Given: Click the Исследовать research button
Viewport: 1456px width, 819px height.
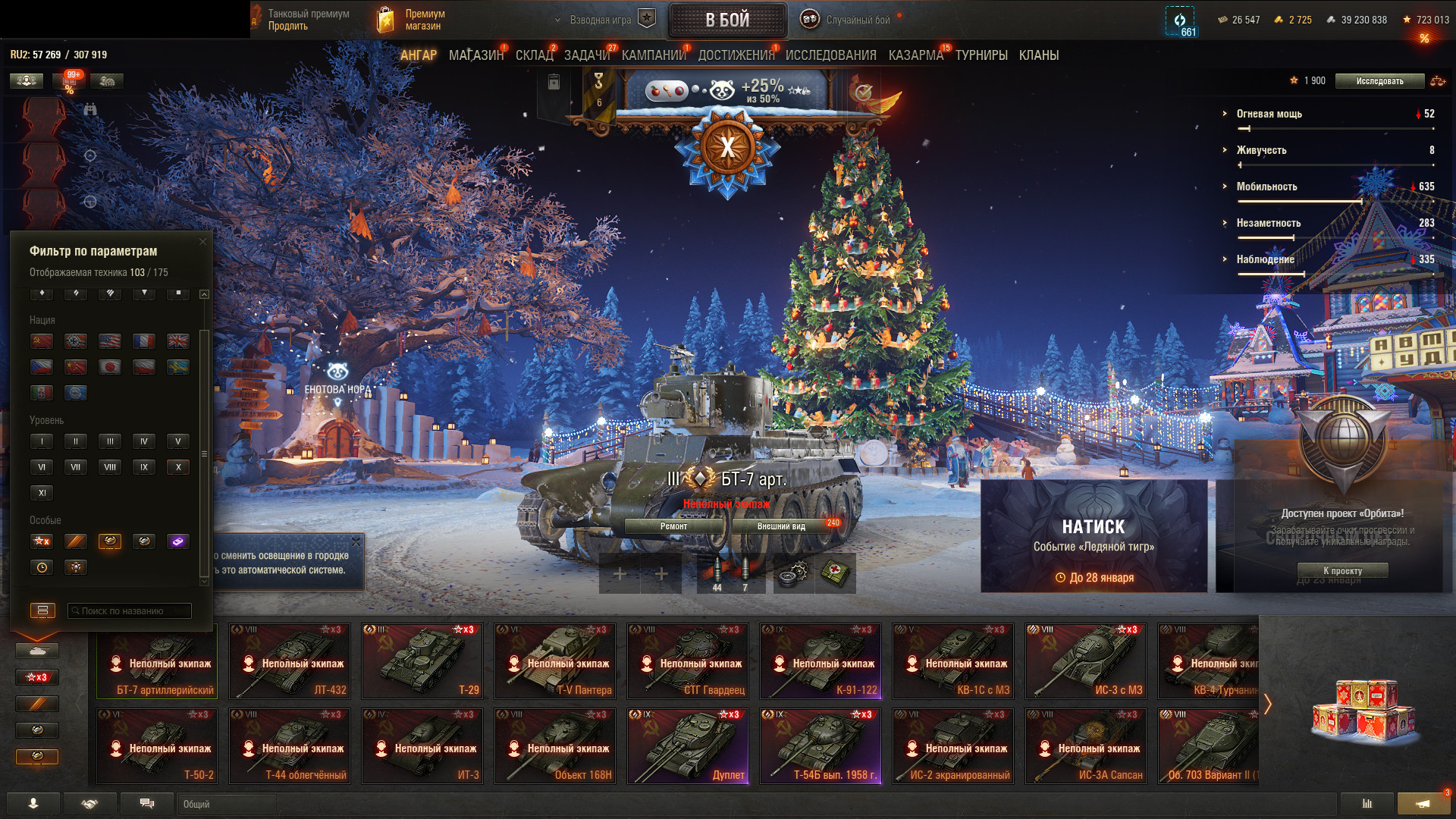Looking at the screenshot, I should coord(1379,81).
